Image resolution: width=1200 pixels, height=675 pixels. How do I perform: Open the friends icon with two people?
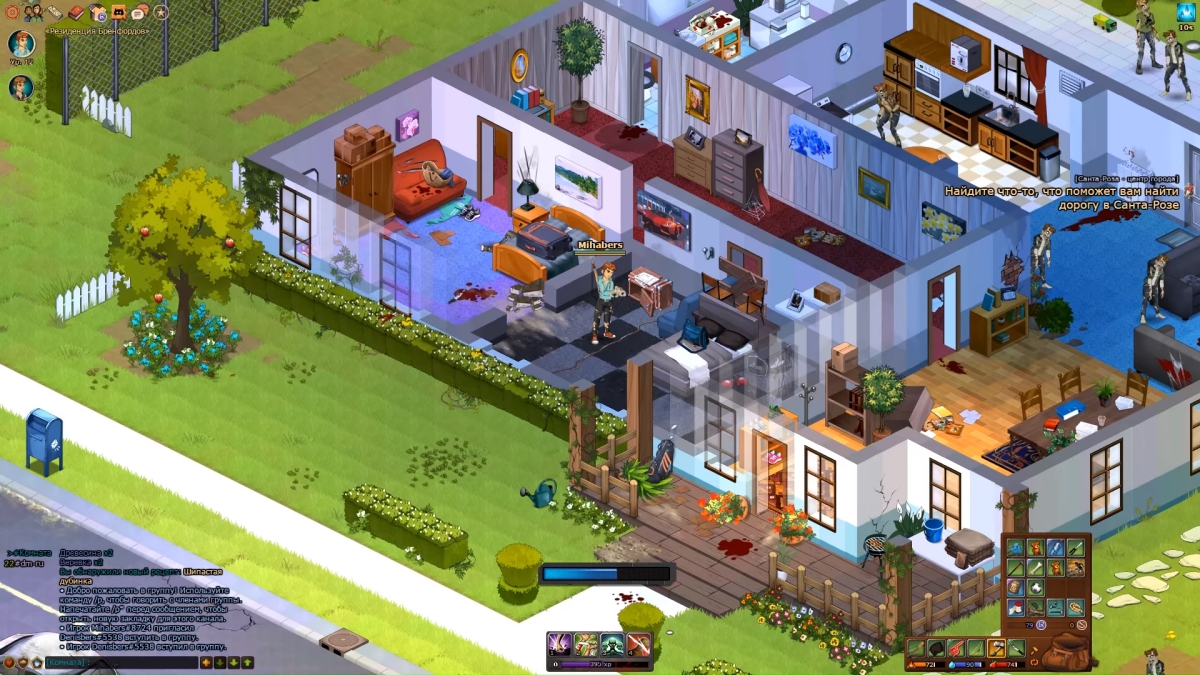pos(34,13)
